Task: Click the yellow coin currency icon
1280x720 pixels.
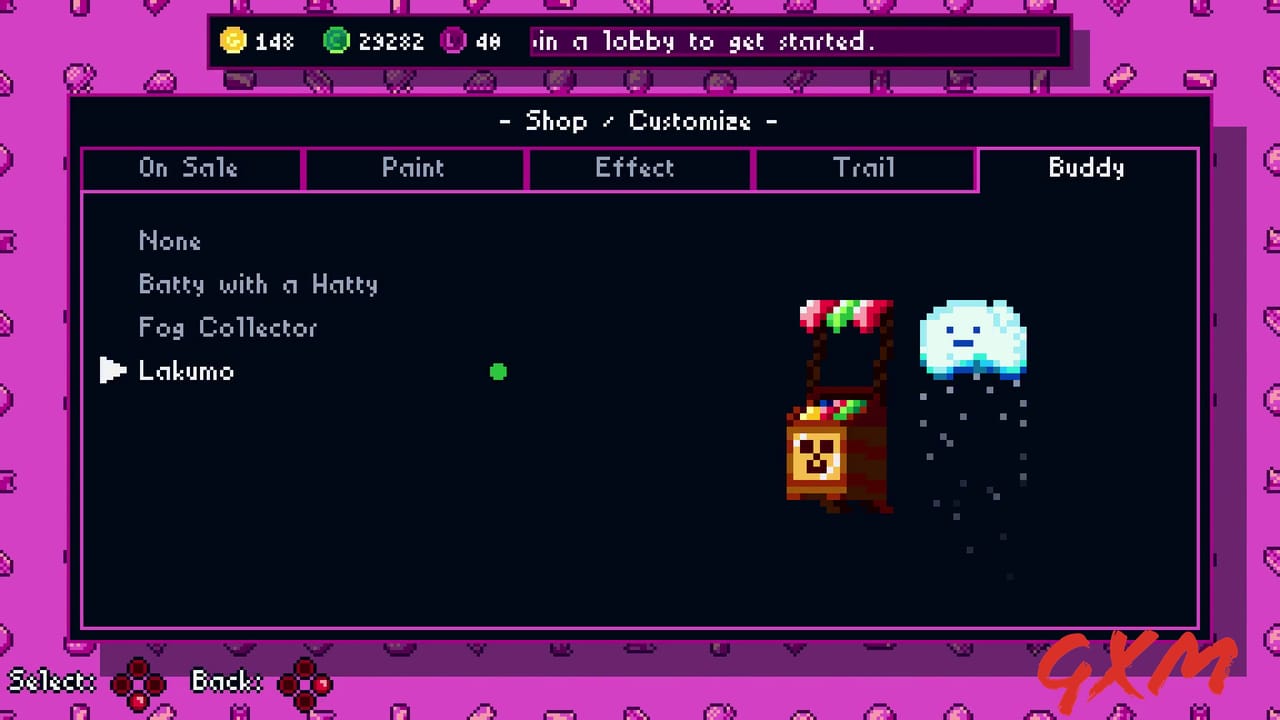Action: [x=233, y=41]
